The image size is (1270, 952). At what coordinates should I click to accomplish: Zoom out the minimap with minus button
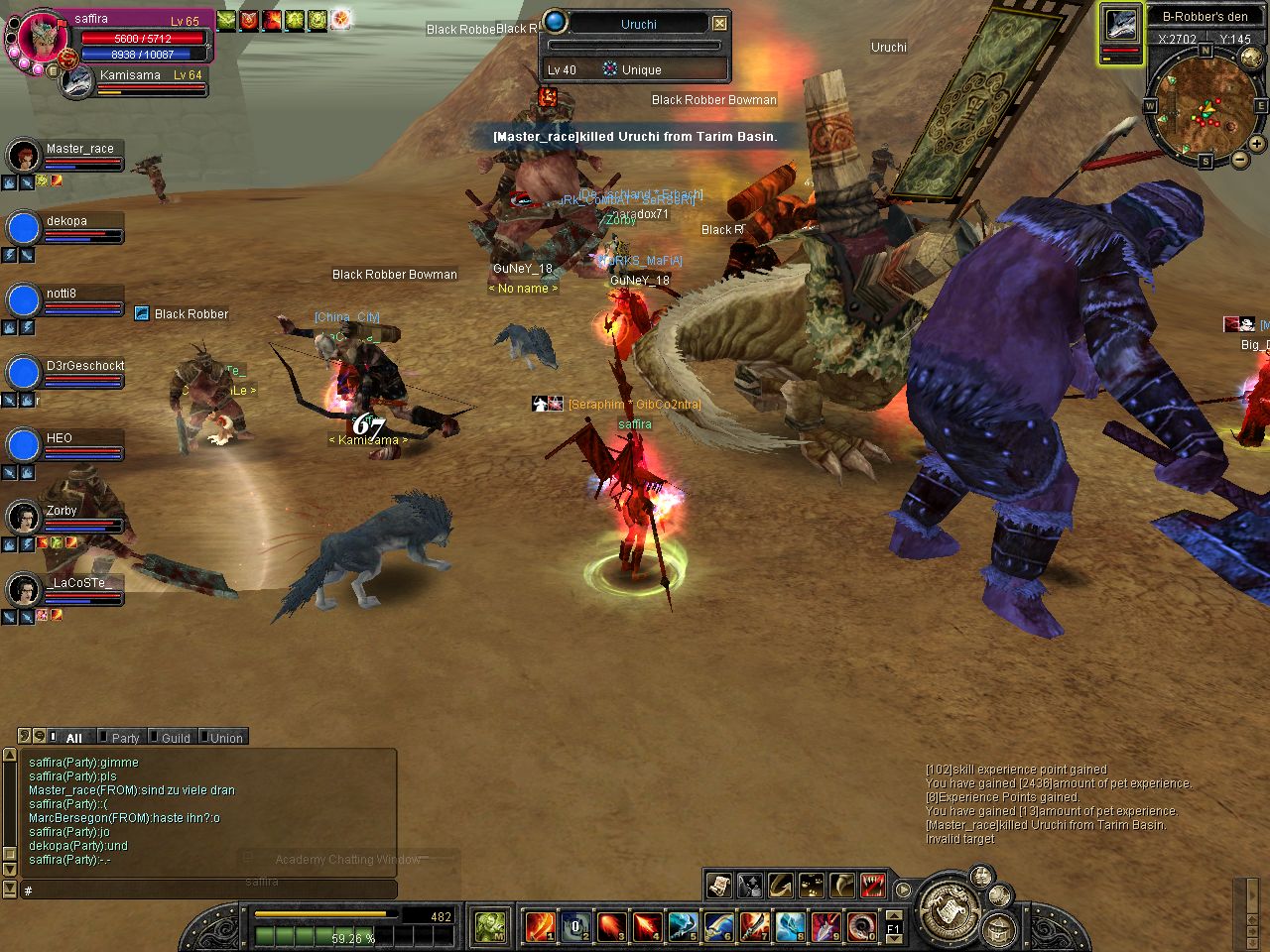coord(1240,159)
